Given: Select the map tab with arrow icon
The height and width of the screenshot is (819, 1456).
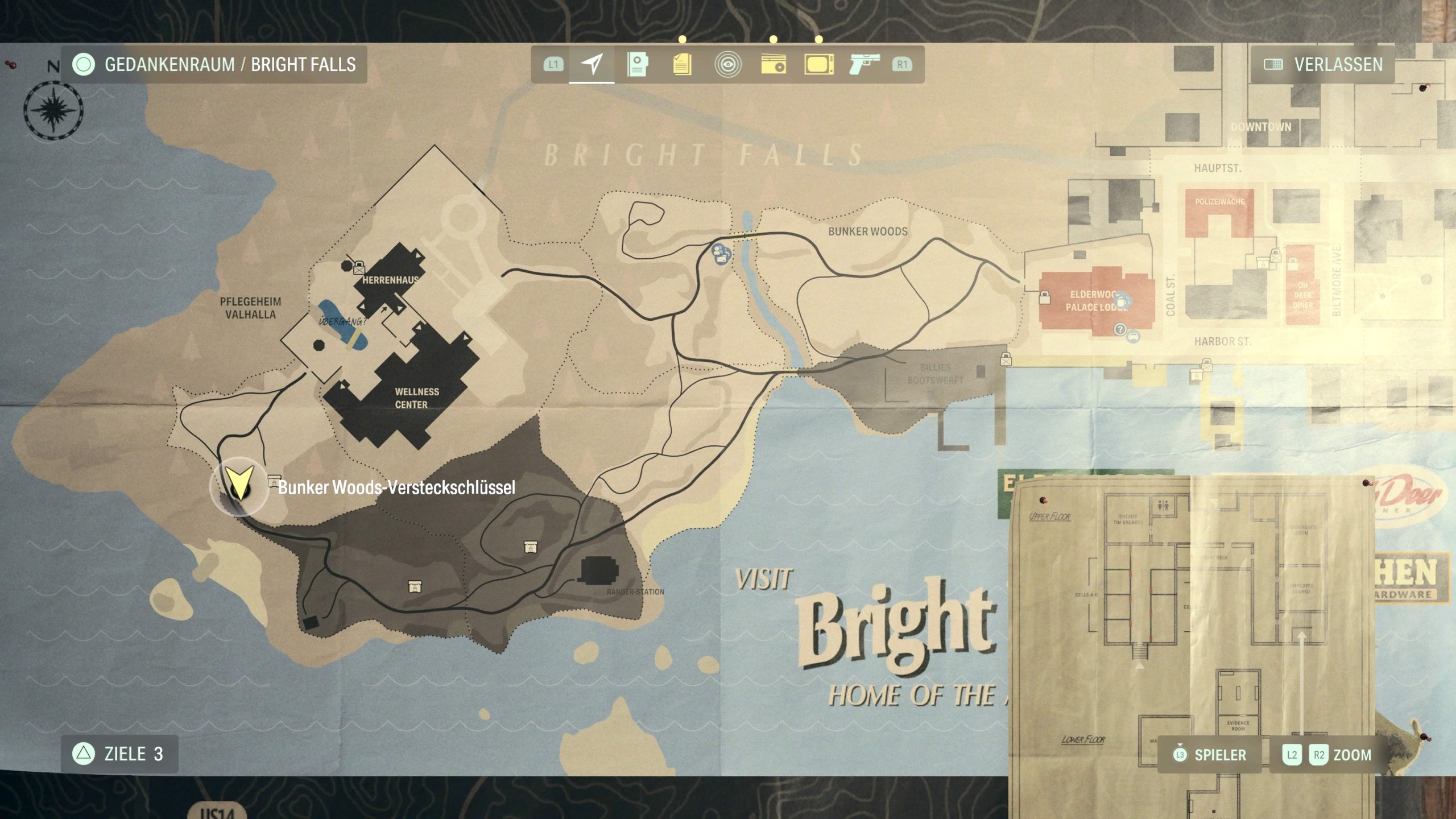Looking at the screenshot, I should point(591,64).
